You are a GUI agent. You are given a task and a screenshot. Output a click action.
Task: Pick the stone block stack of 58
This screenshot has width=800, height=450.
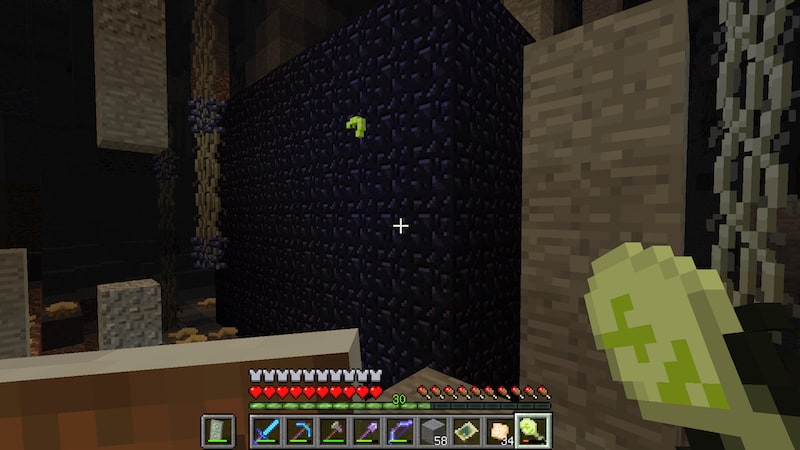(x=431, y=431)
